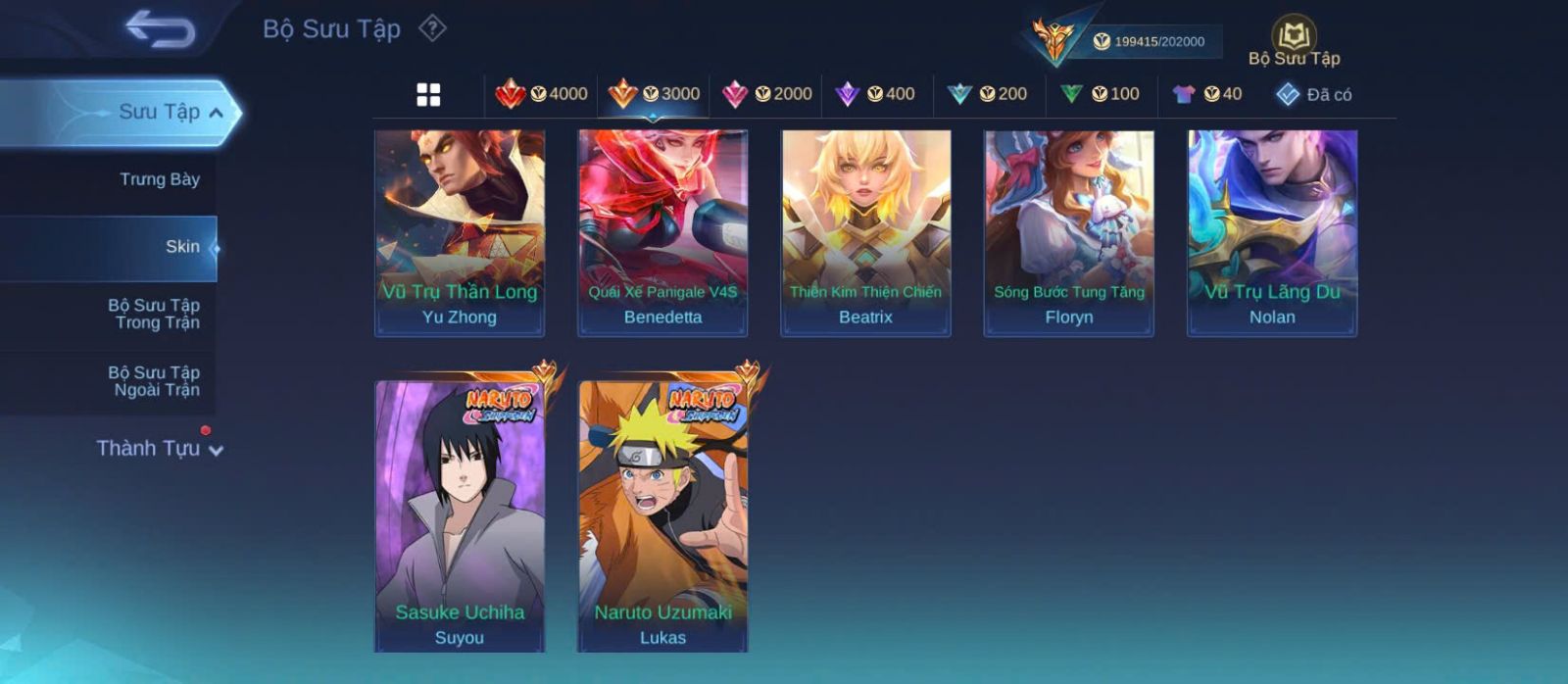This screenshot has height=684, width=1568.
Task: Open the Sasuke Uchiha Suyou skin
Action: pos(460,514)
